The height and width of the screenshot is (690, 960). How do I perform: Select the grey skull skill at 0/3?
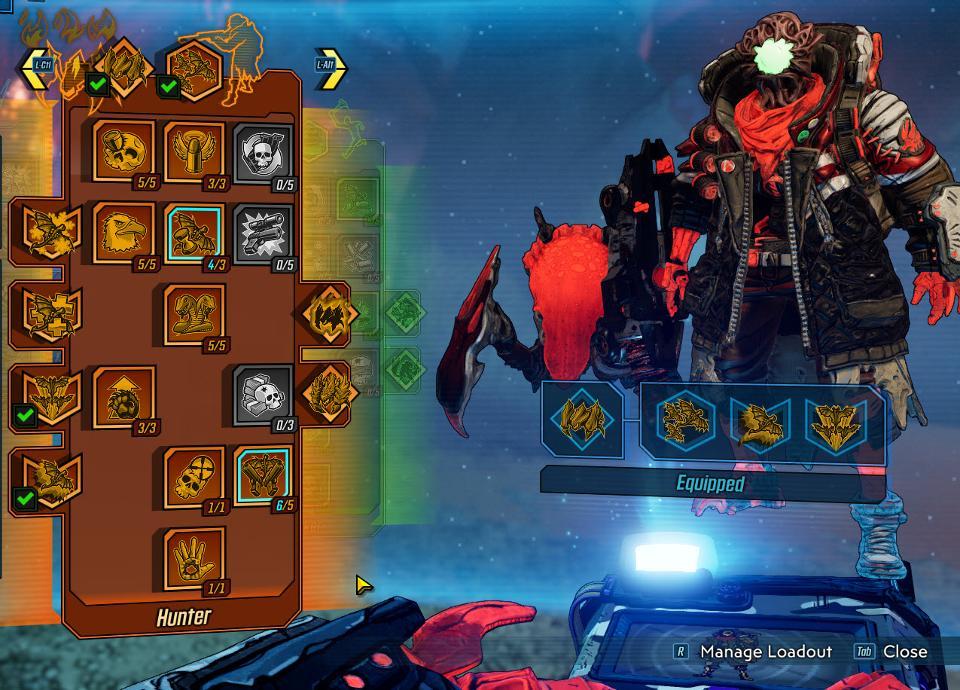coord(263,396)
